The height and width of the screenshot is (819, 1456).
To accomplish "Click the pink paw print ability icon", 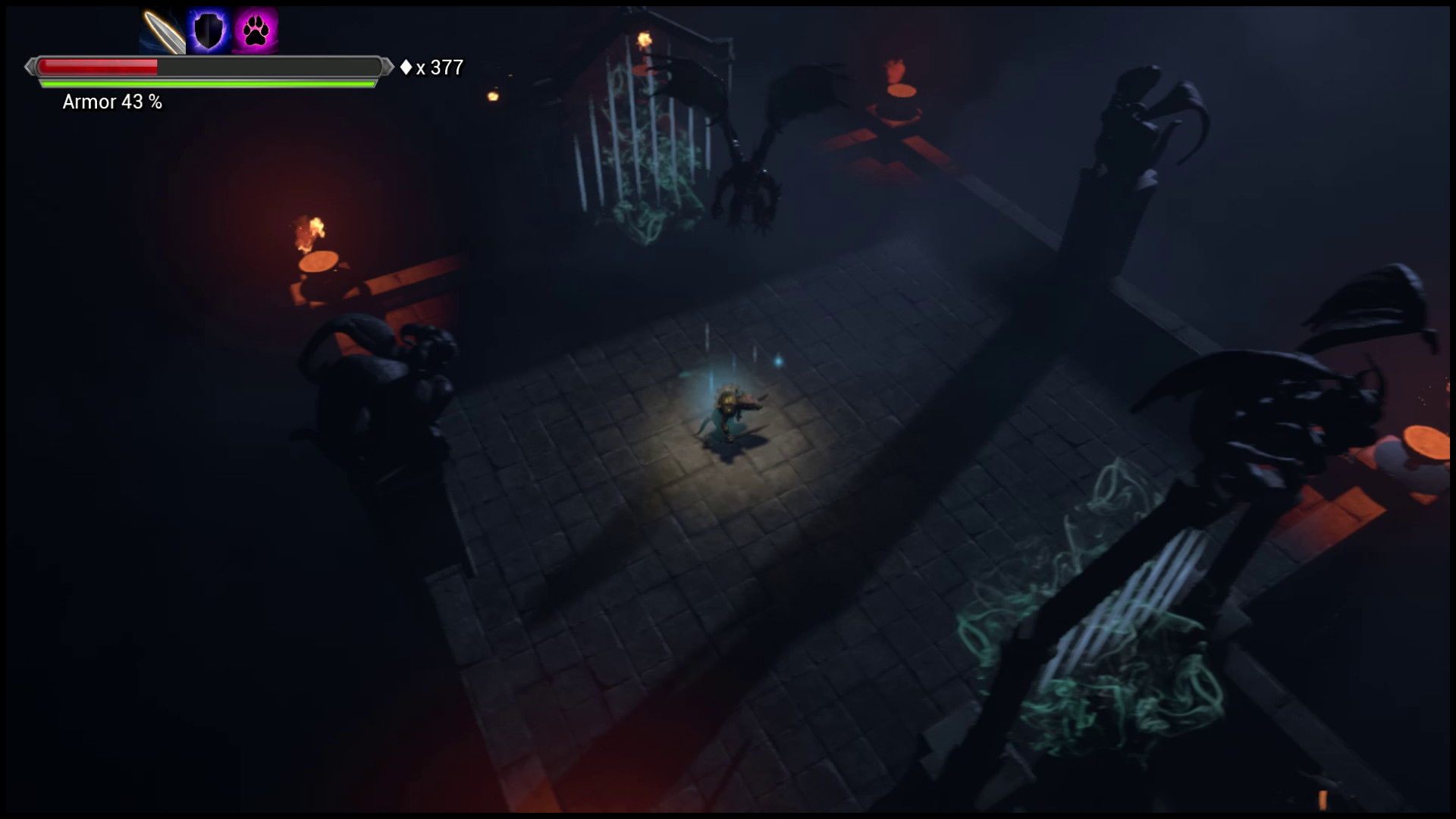I will 255,29.
